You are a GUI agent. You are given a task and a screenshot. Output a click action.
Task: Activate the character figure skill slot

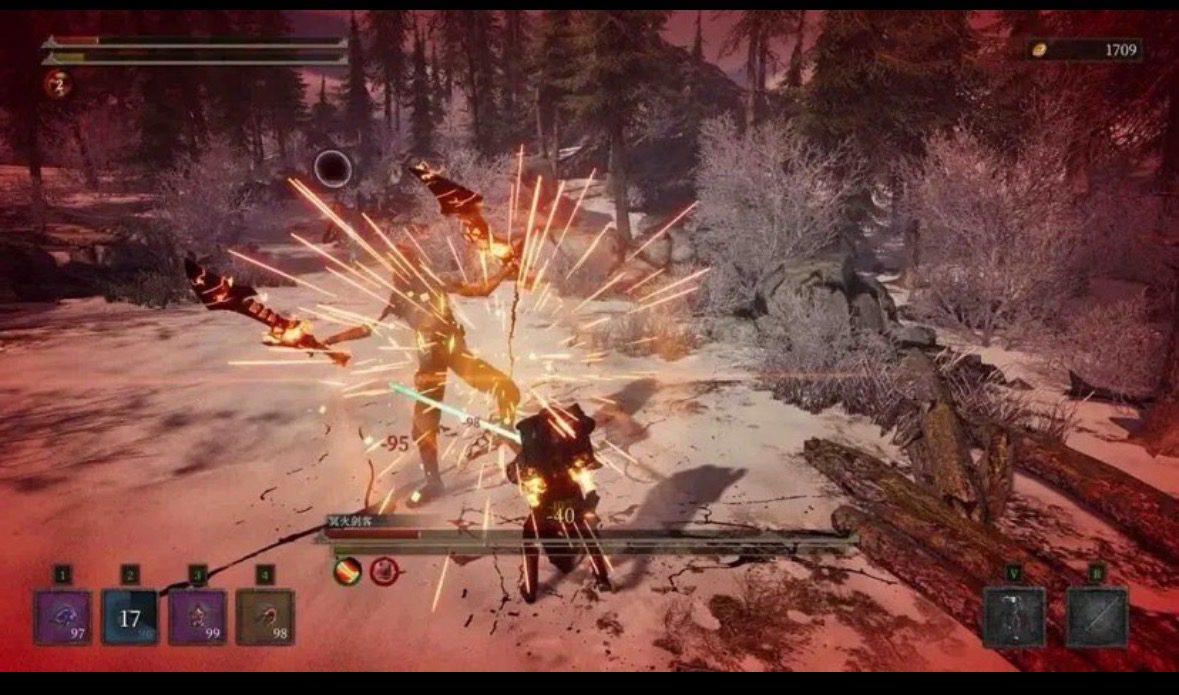(1013, 617)
